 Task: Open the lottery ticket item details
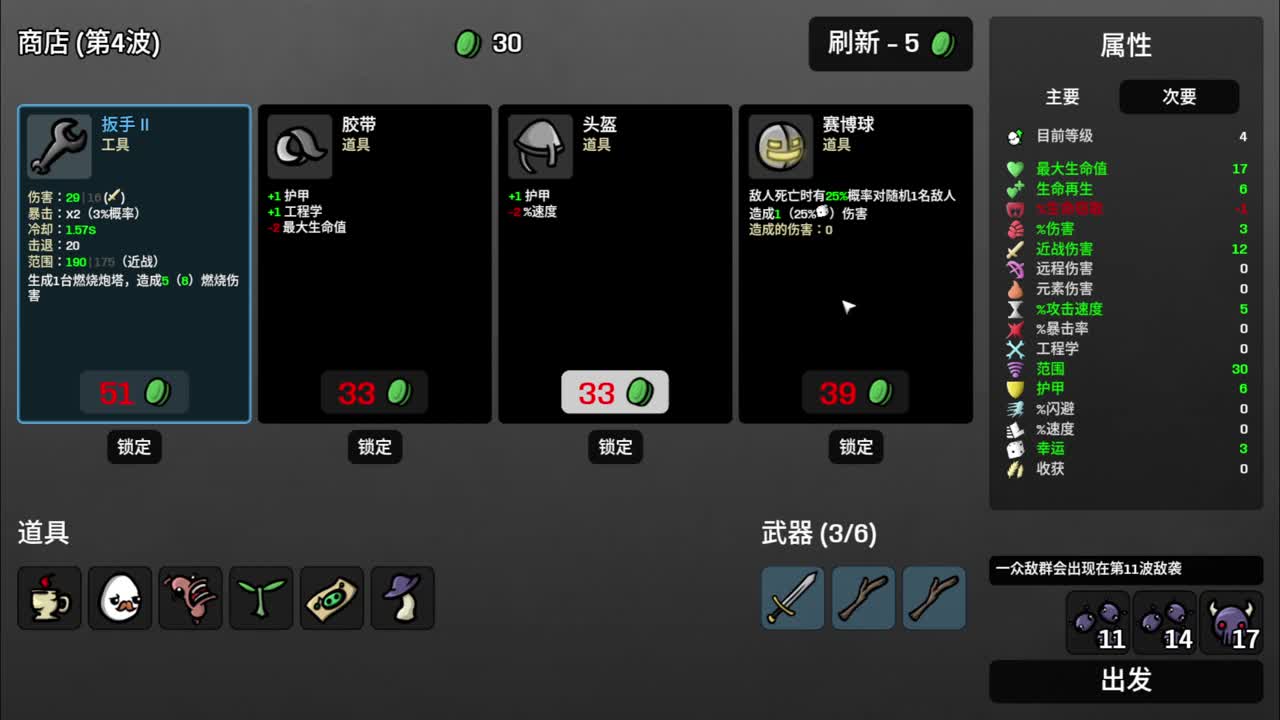coord(332,597)
